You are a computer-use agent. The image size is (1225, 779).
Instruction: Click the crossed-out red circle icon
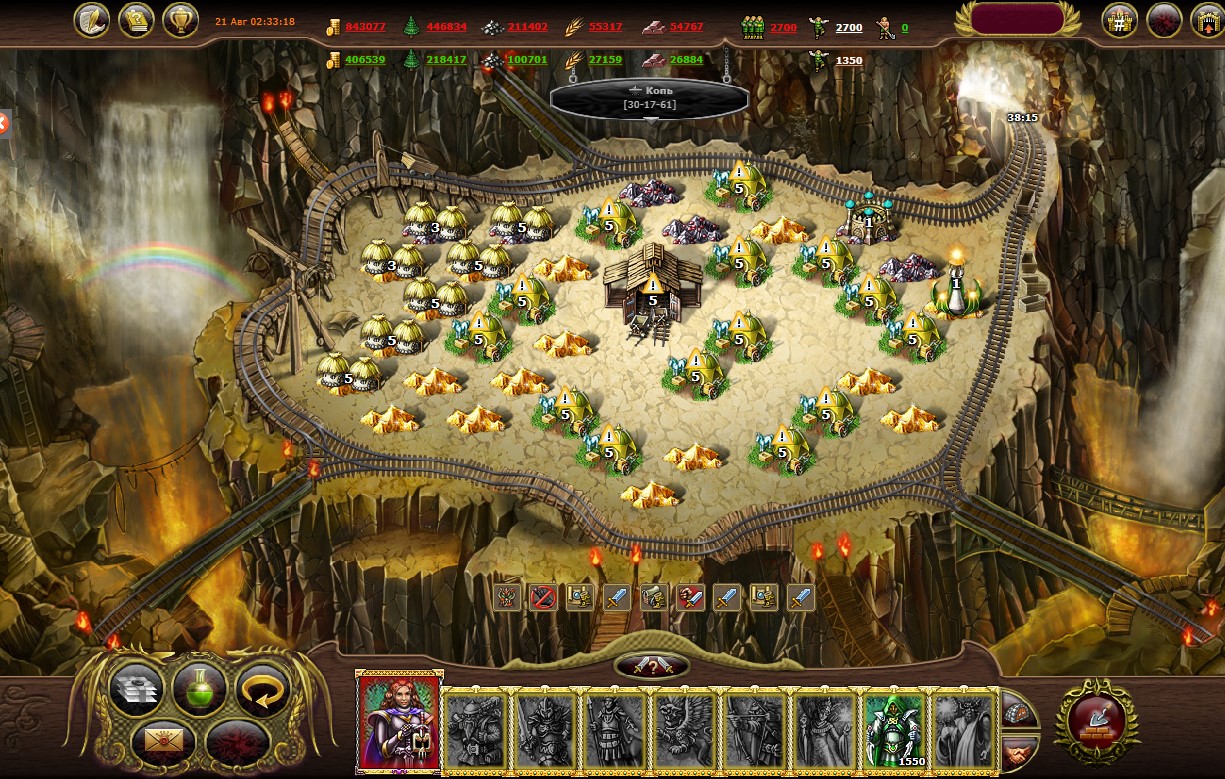tap(543, 598)
